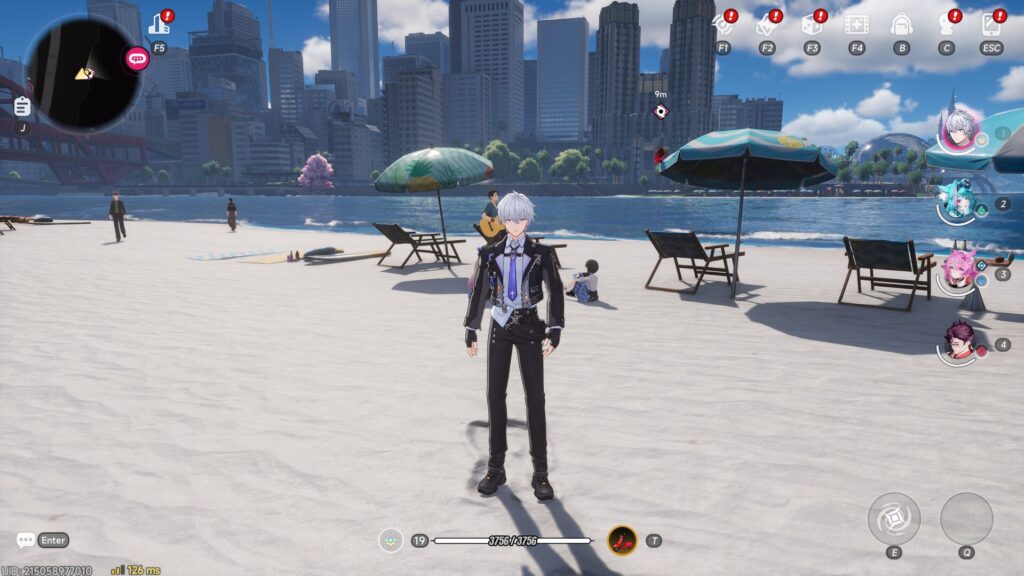Open the clipboard quest log icon
Screen dimensions: 1024x576
22,106
